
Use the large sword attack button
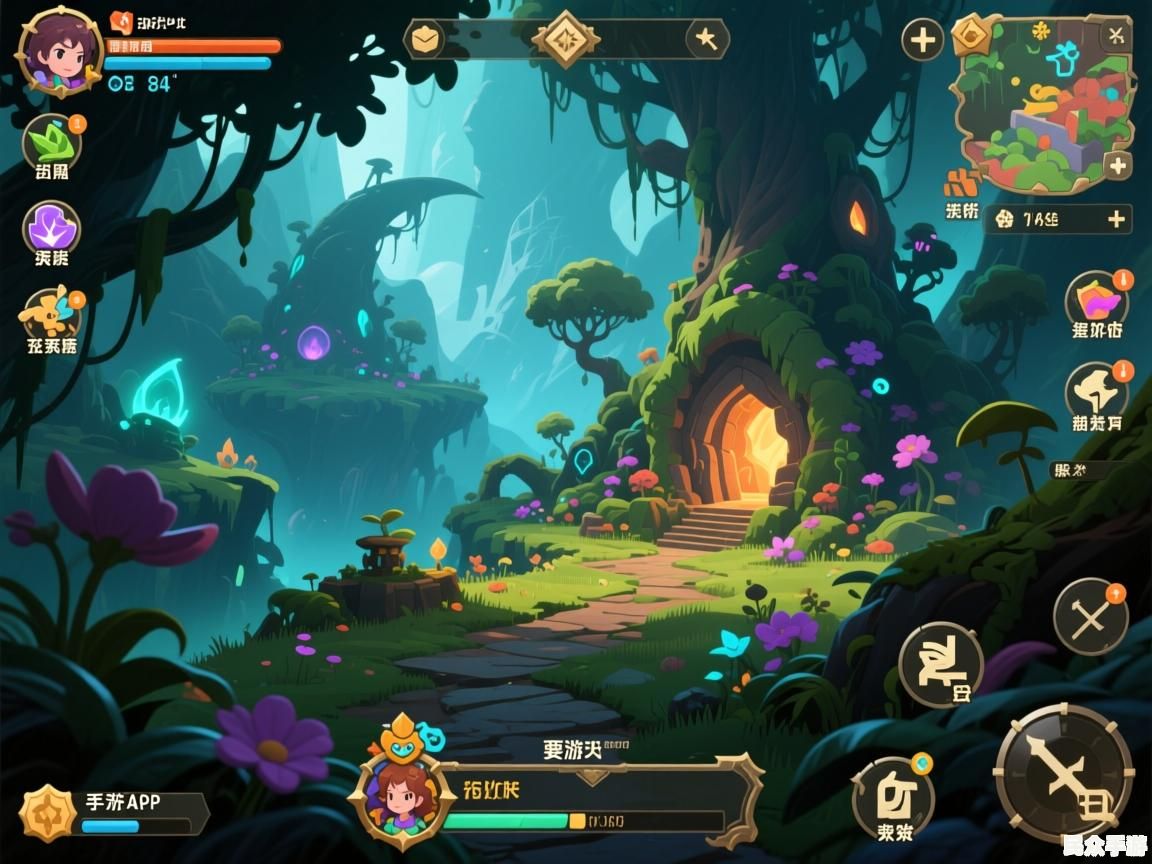1063,774
